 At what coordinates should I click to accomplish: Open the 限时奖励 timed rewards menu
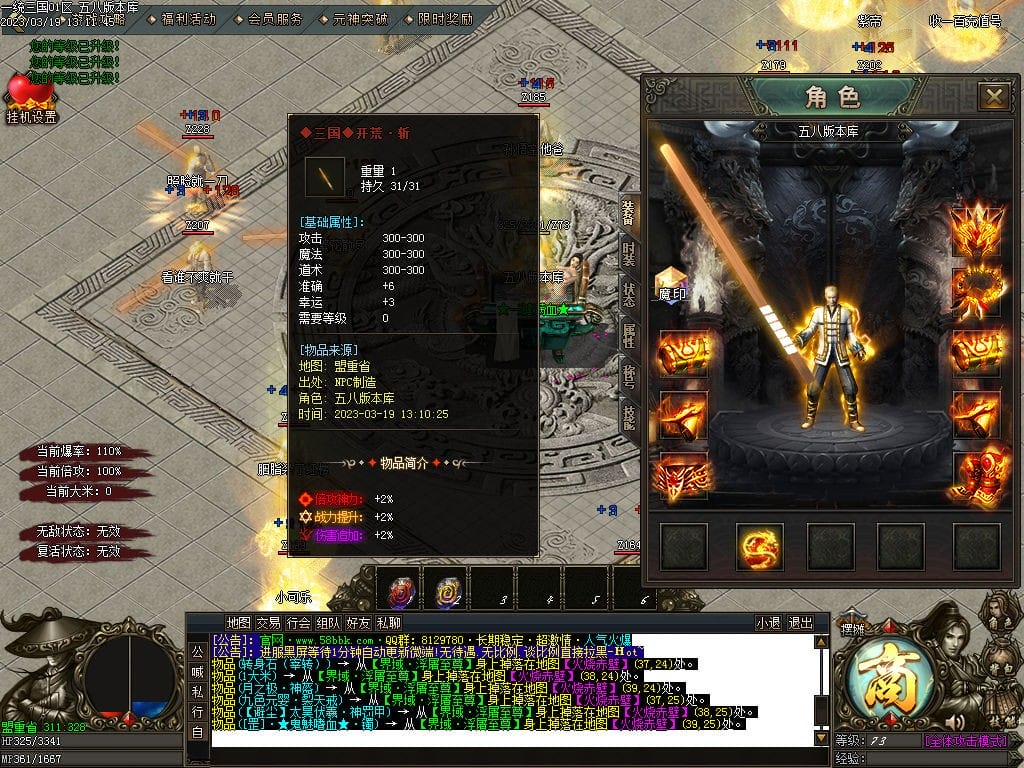click(x=445, y=19)
